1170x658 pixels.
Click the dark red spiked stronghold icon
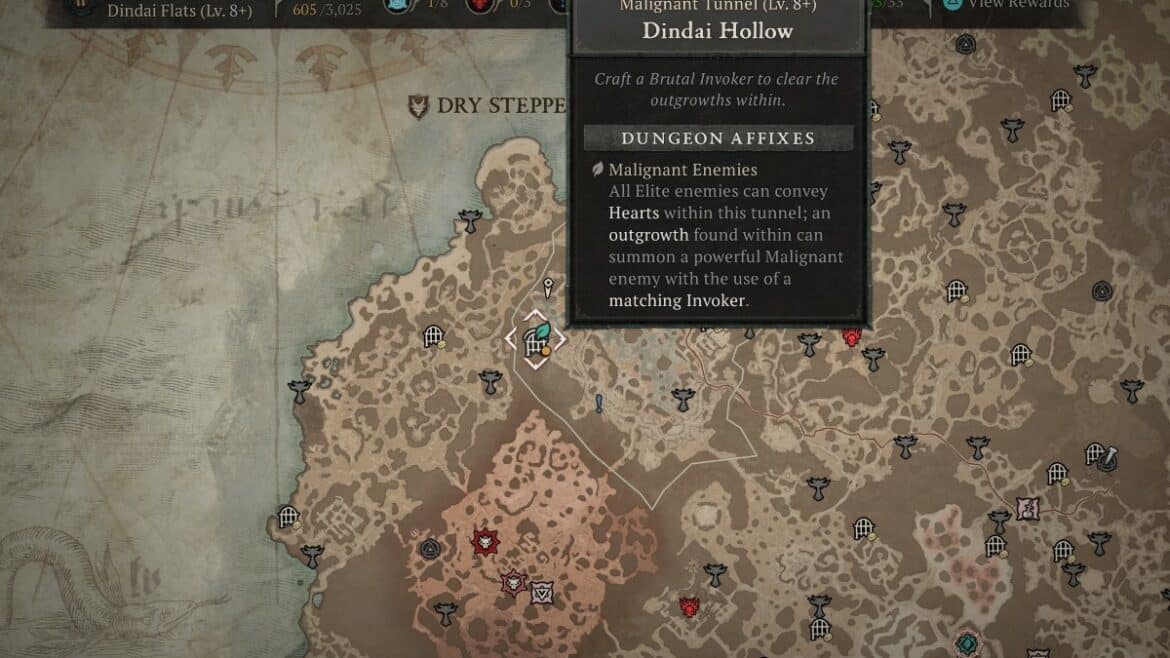pyautogui.click(x=487, y=542)
